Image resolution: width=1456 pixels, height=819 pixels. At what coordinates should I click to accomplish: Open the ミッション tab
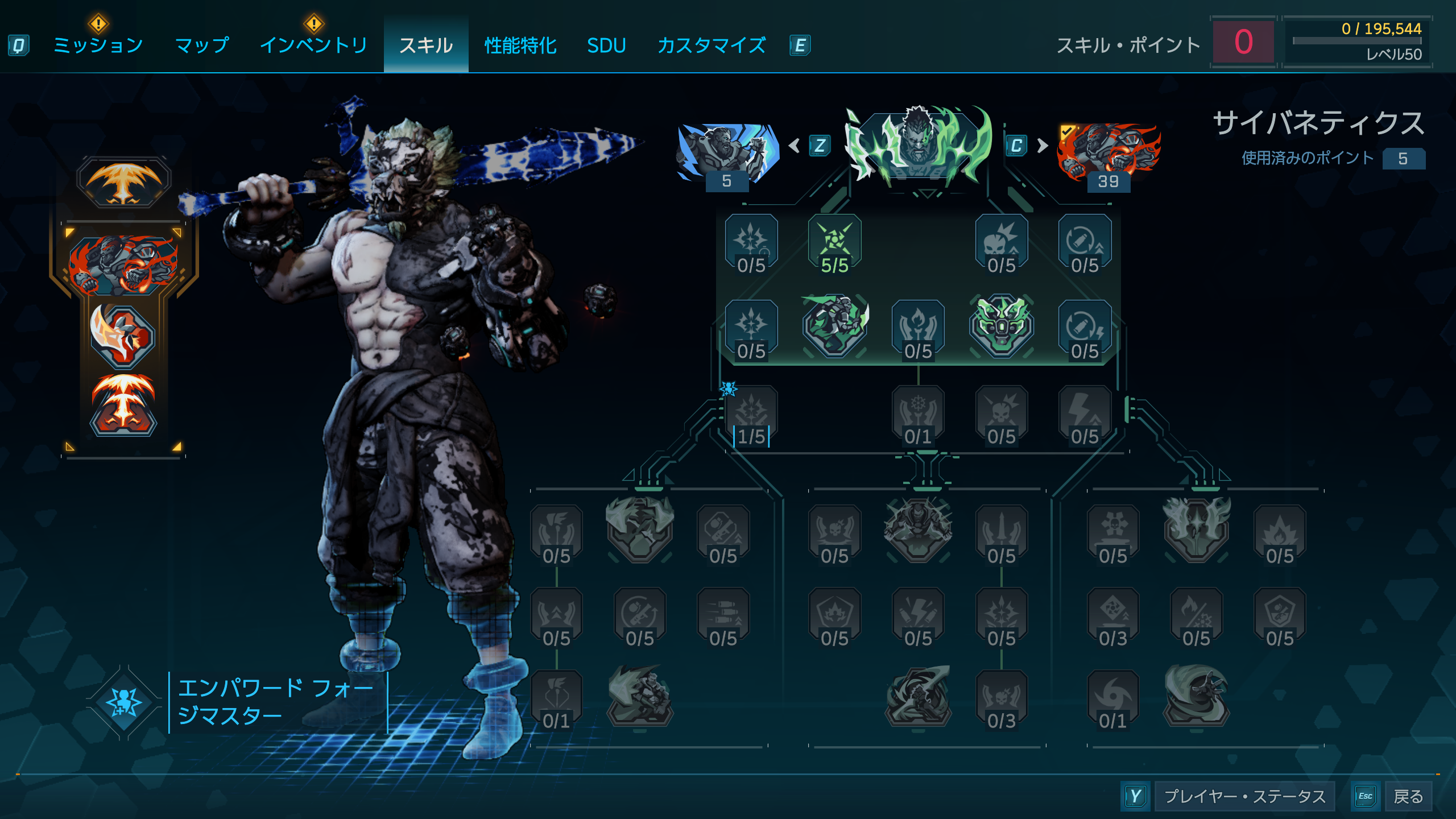(x=98, y=45)
